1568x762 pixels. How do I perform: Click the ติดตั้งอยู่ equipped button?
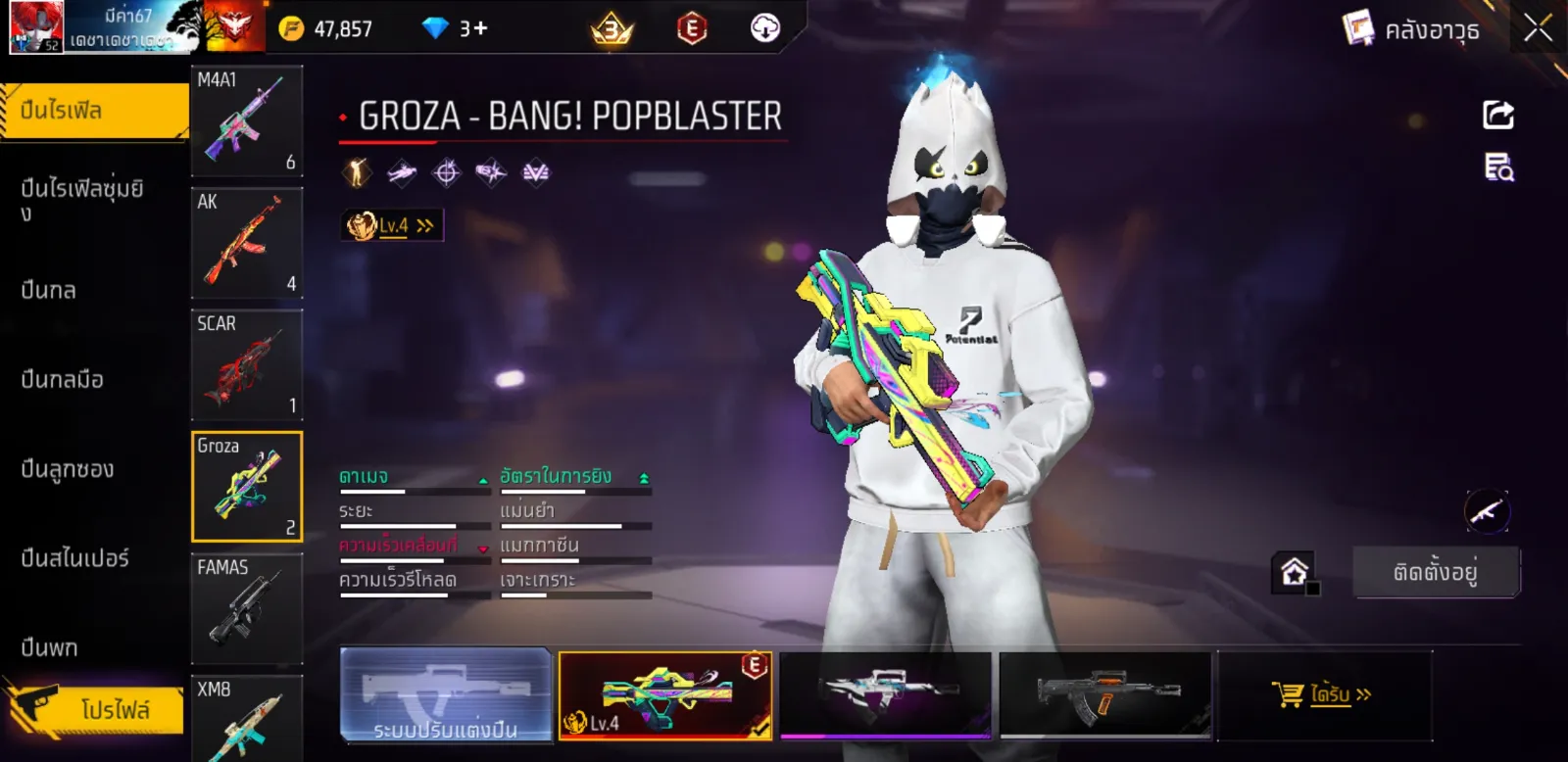1436,572
